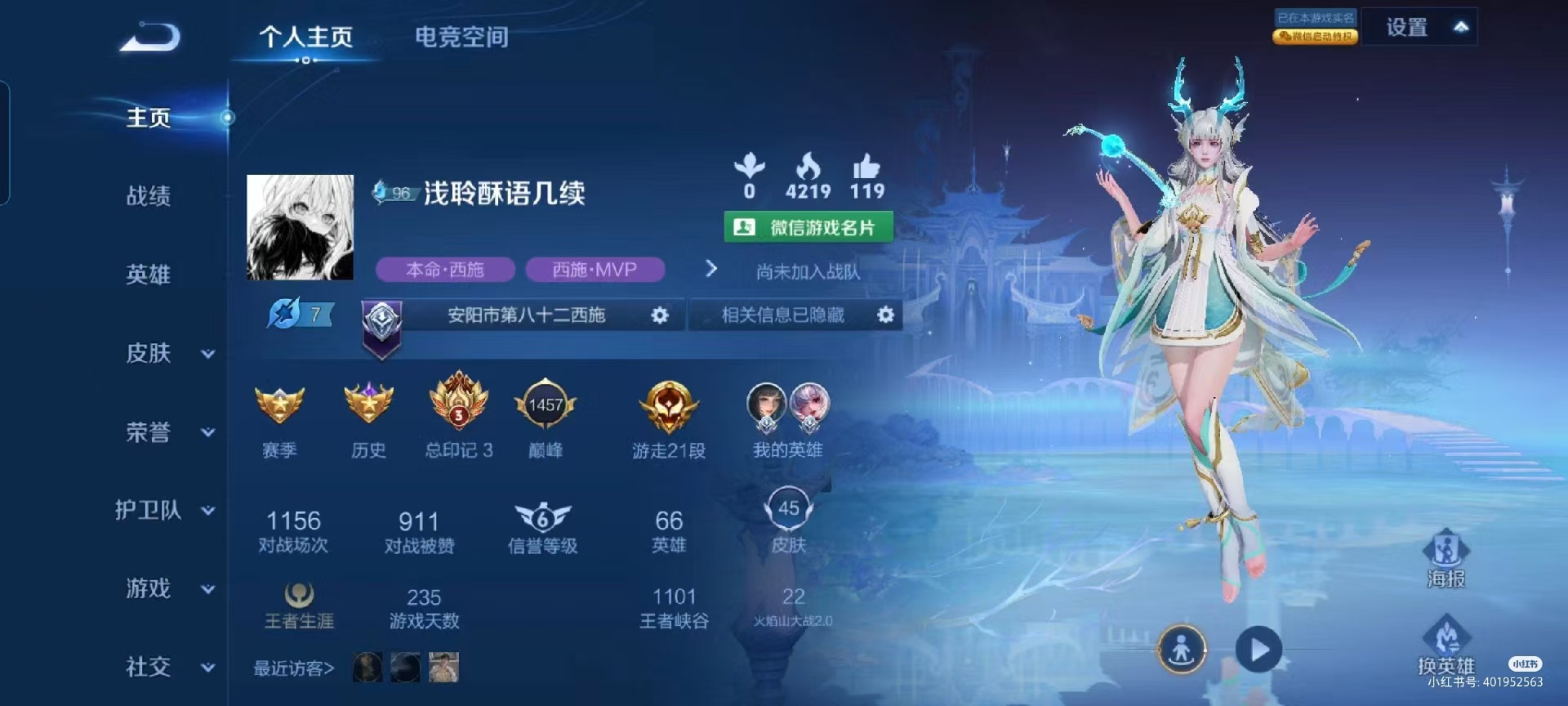Click the 微信游戏名片 green button
This screenshot has height=706, width=1568.
(x=808, y=227)
